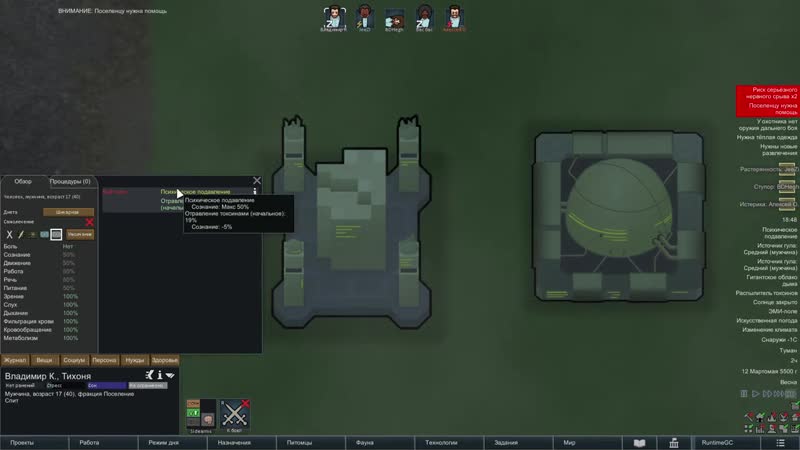
Task: Click the crossed swords draft button
Action: 234,413
